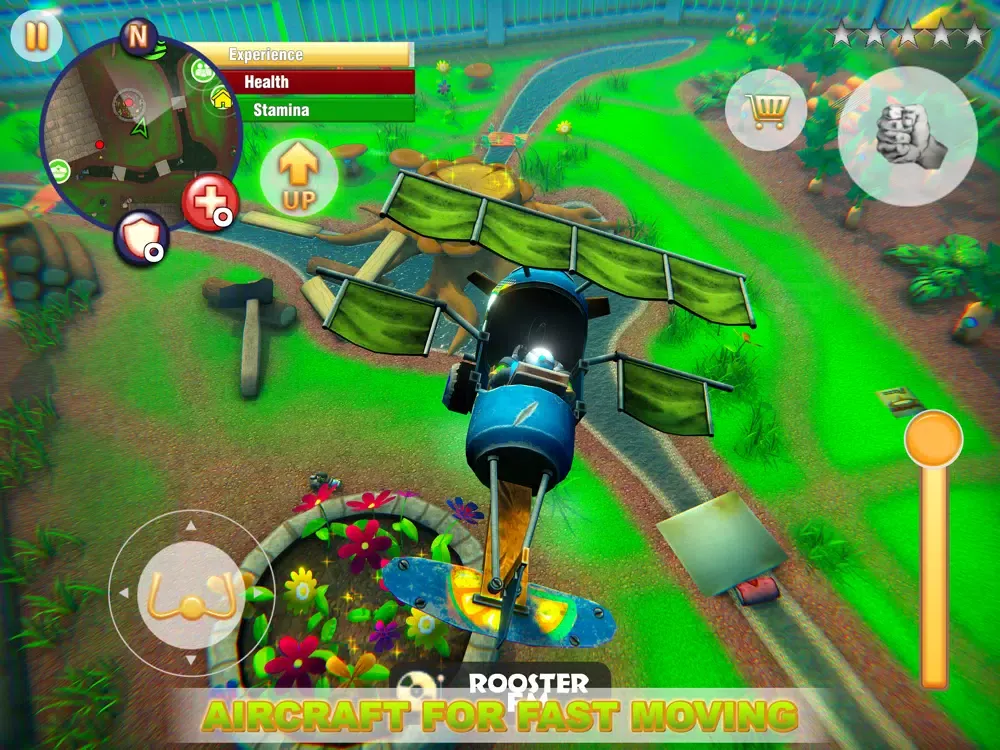Tap the N compass marker
1000x750 pixels.
click(x=137, y=36)
